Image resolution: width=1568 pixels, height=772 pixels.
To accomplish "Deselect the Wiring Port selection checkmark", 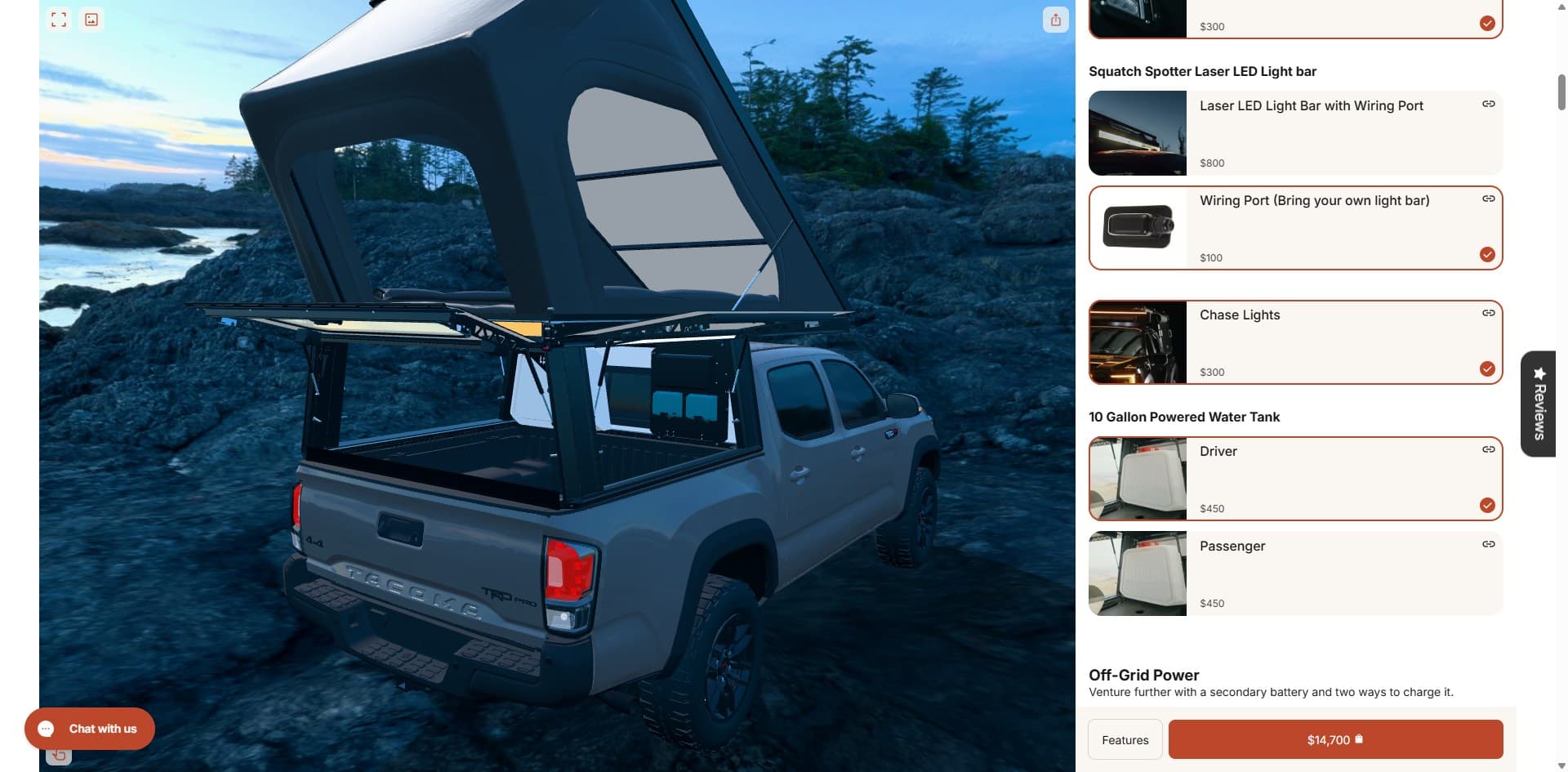I will [1486, 254].
